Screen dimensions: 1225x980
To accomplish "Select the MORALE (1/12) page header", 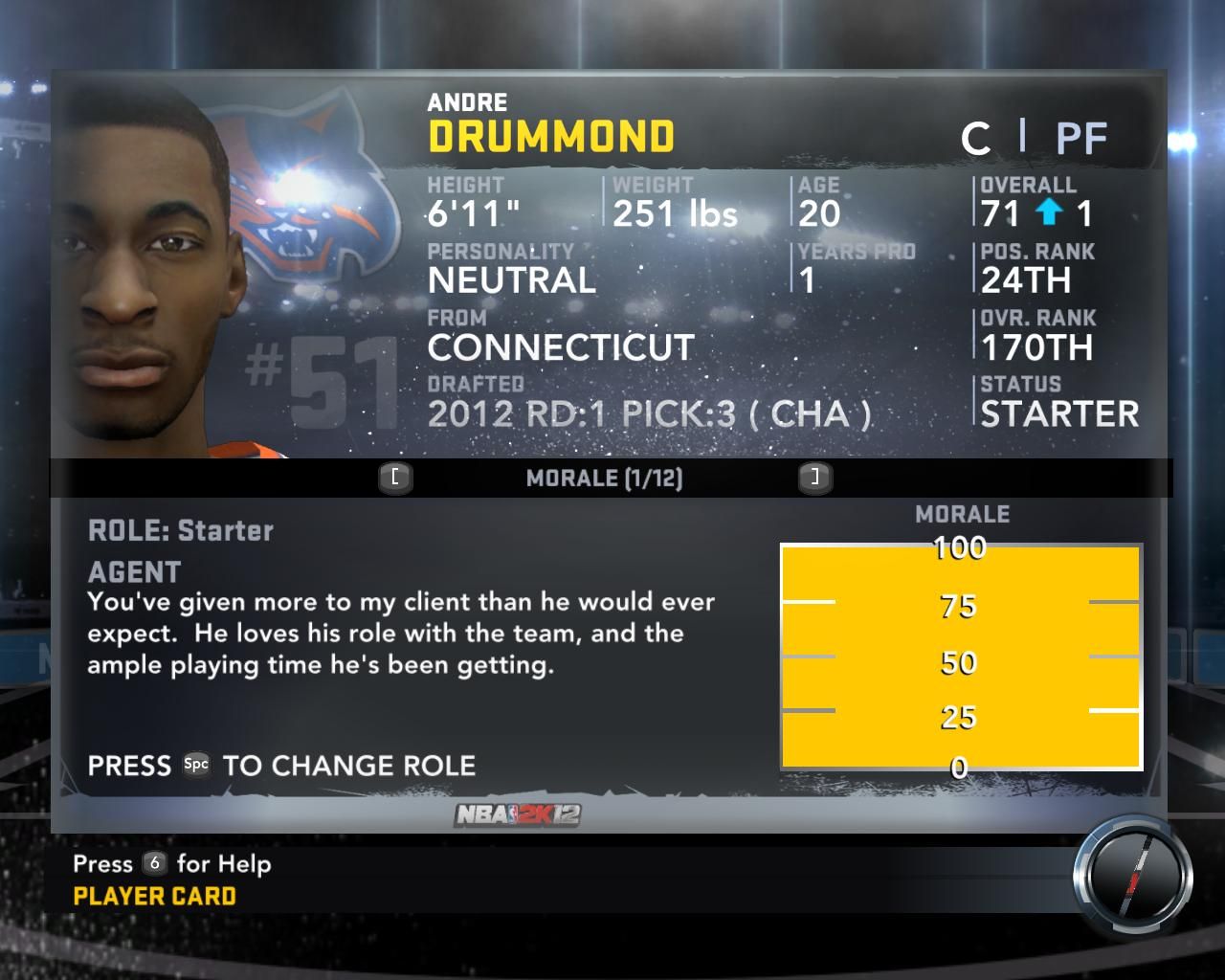I will point(604,479).
